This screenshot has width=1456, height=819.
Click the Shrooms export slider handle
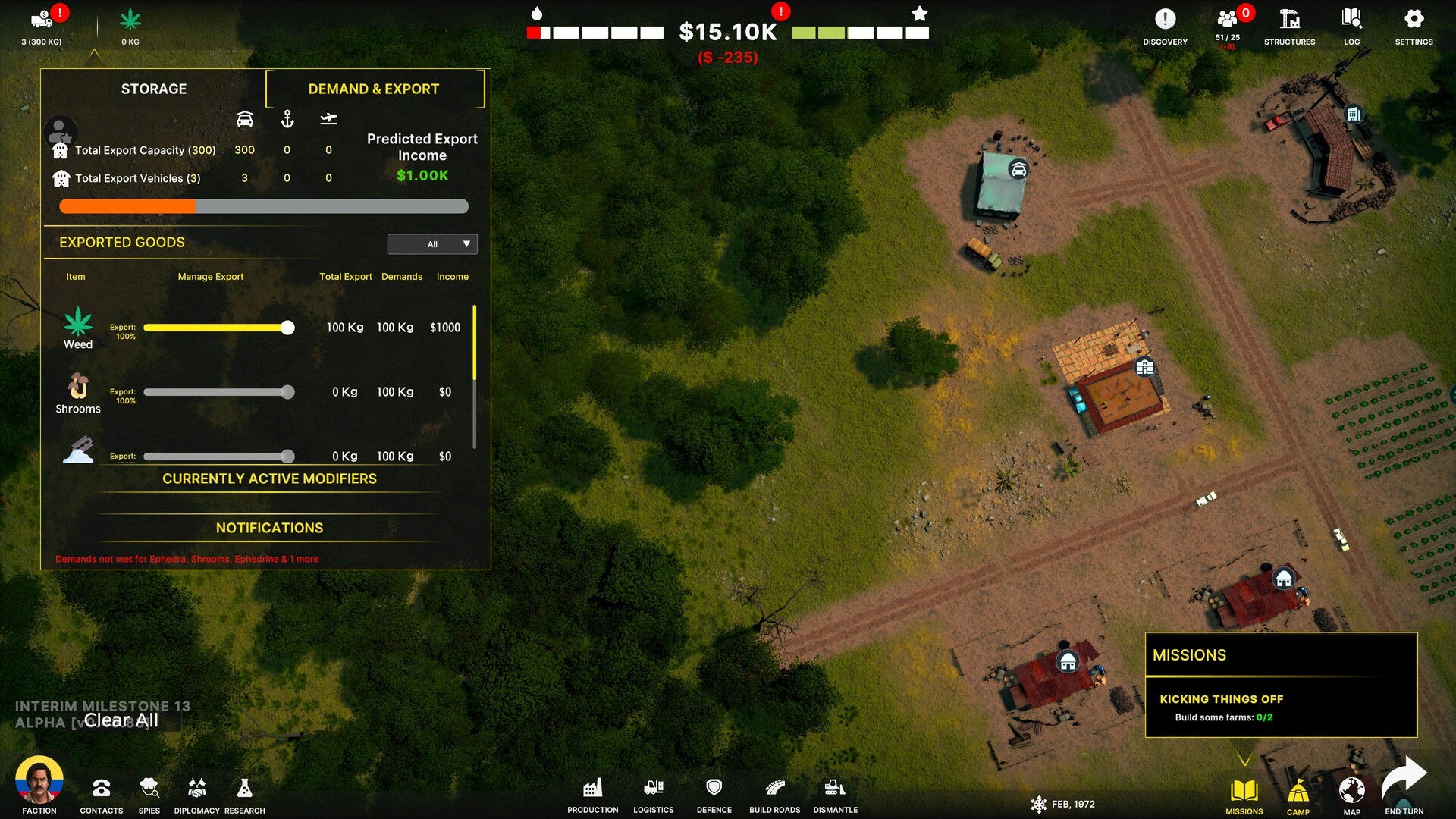(x=287, y=392)
